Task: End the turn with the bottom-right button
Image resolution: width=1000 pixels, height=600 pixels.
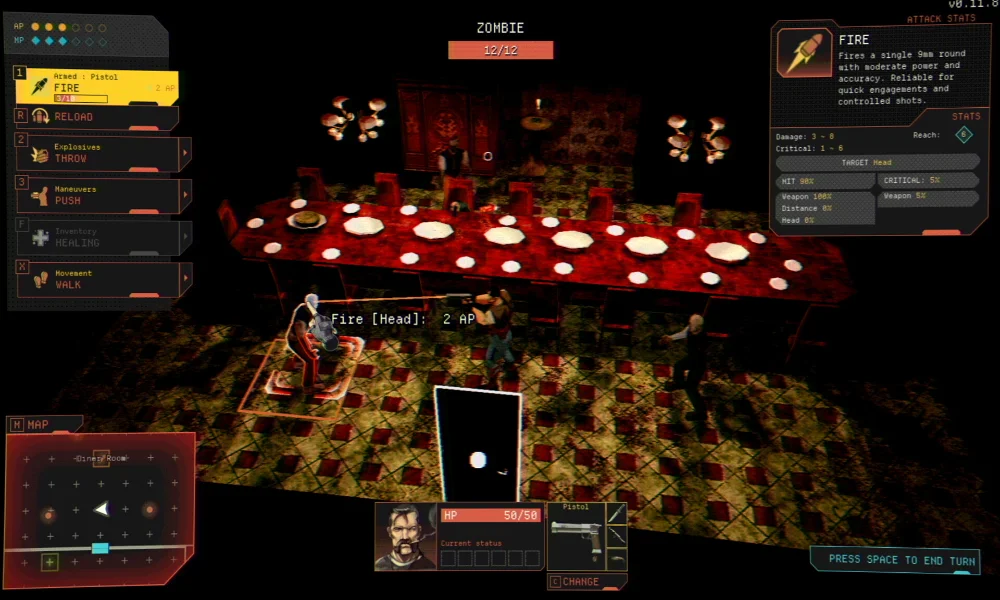Action: pos(893,560)
